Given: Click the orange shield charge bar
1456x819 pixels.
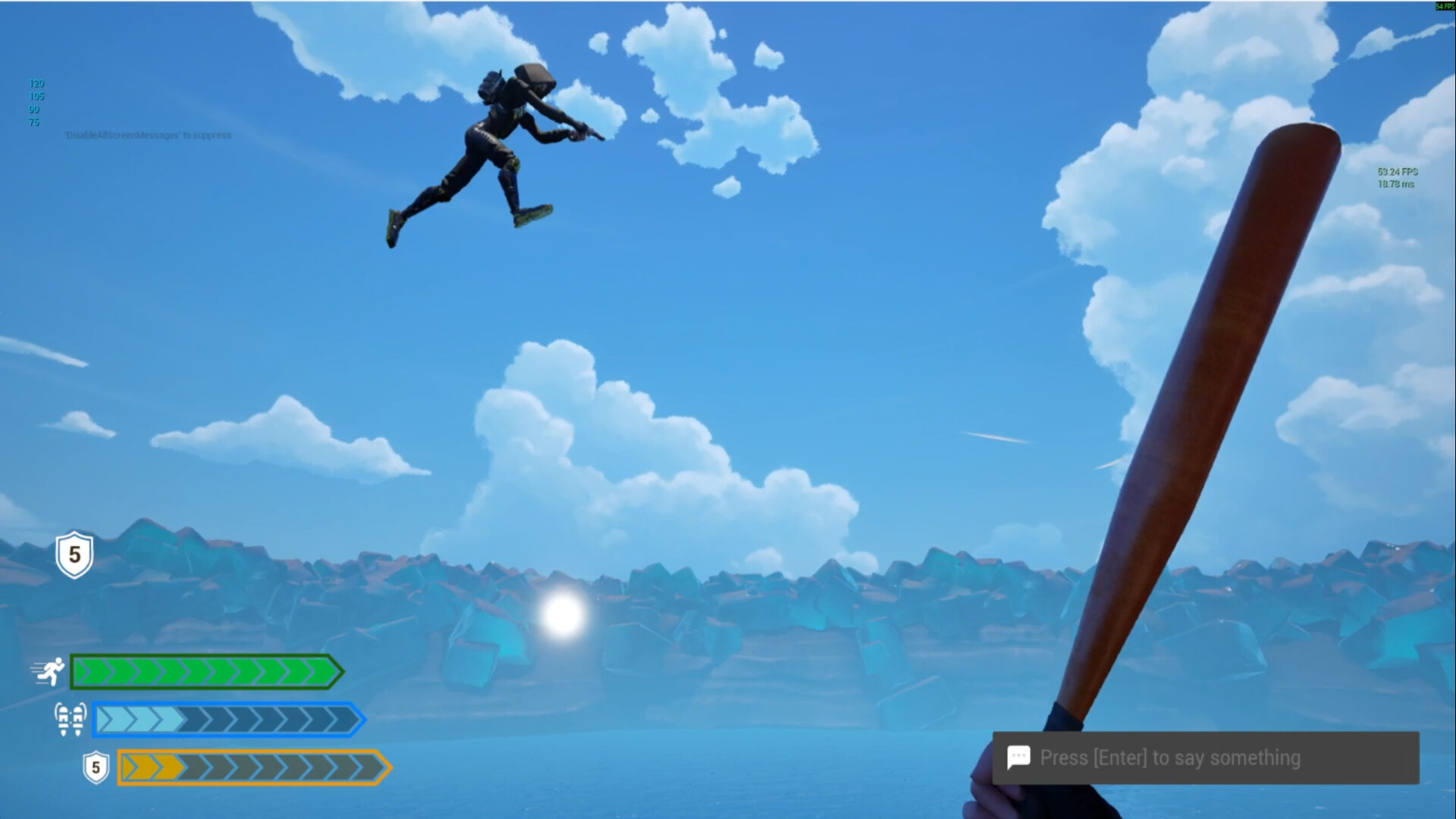Looking at the screenshot, I should click(250, 767).
